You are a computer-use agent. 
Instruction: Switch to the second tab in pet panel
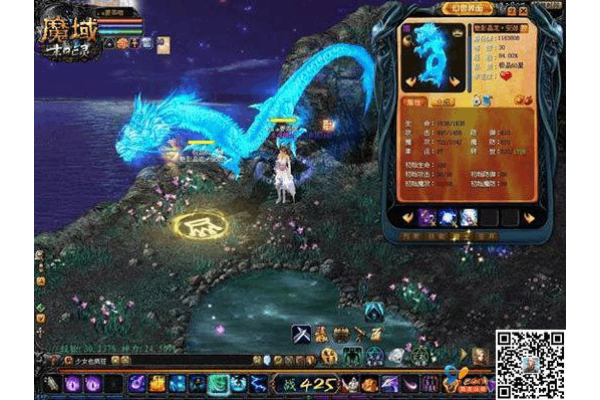[x=442, y=101]
